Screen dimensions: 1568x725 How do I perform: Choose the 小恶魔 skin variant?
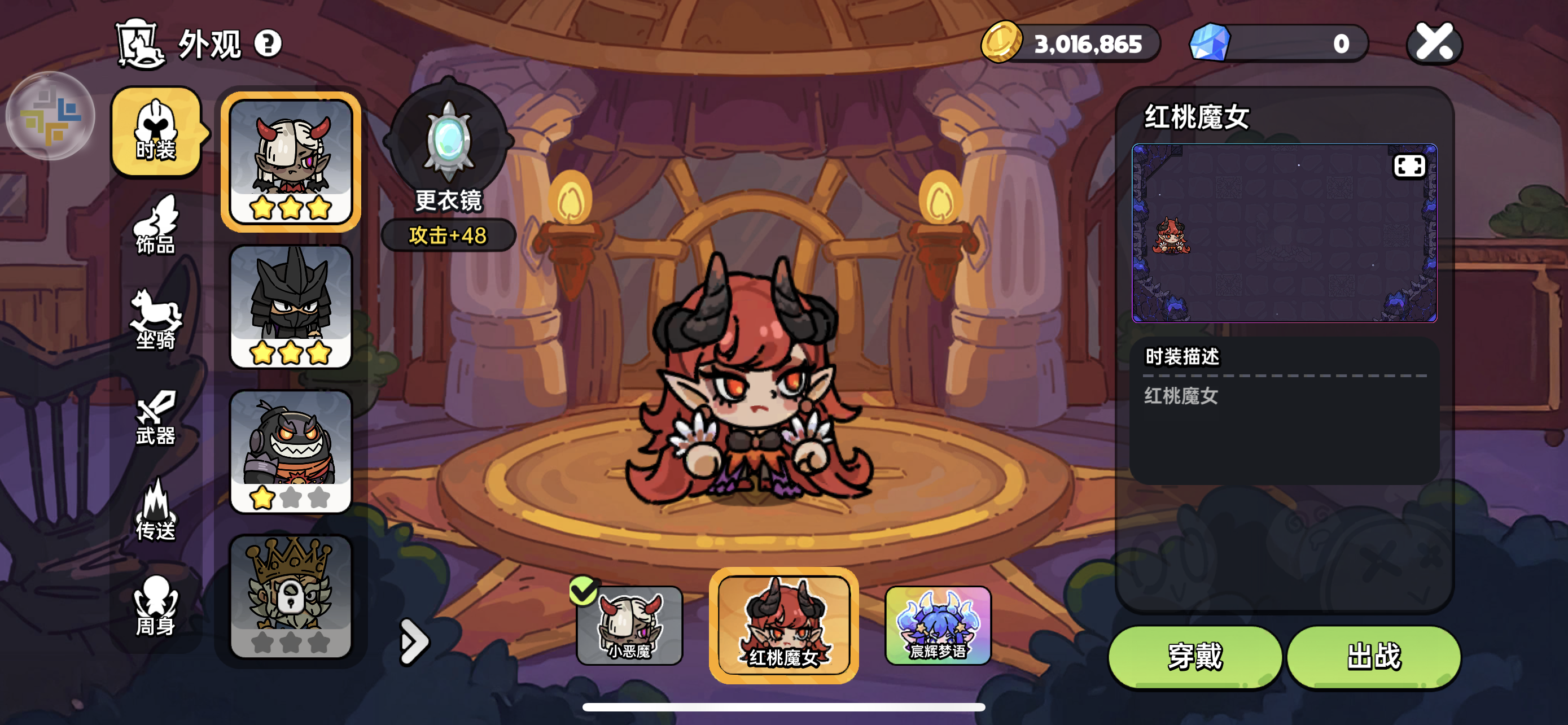click(629, 625)
